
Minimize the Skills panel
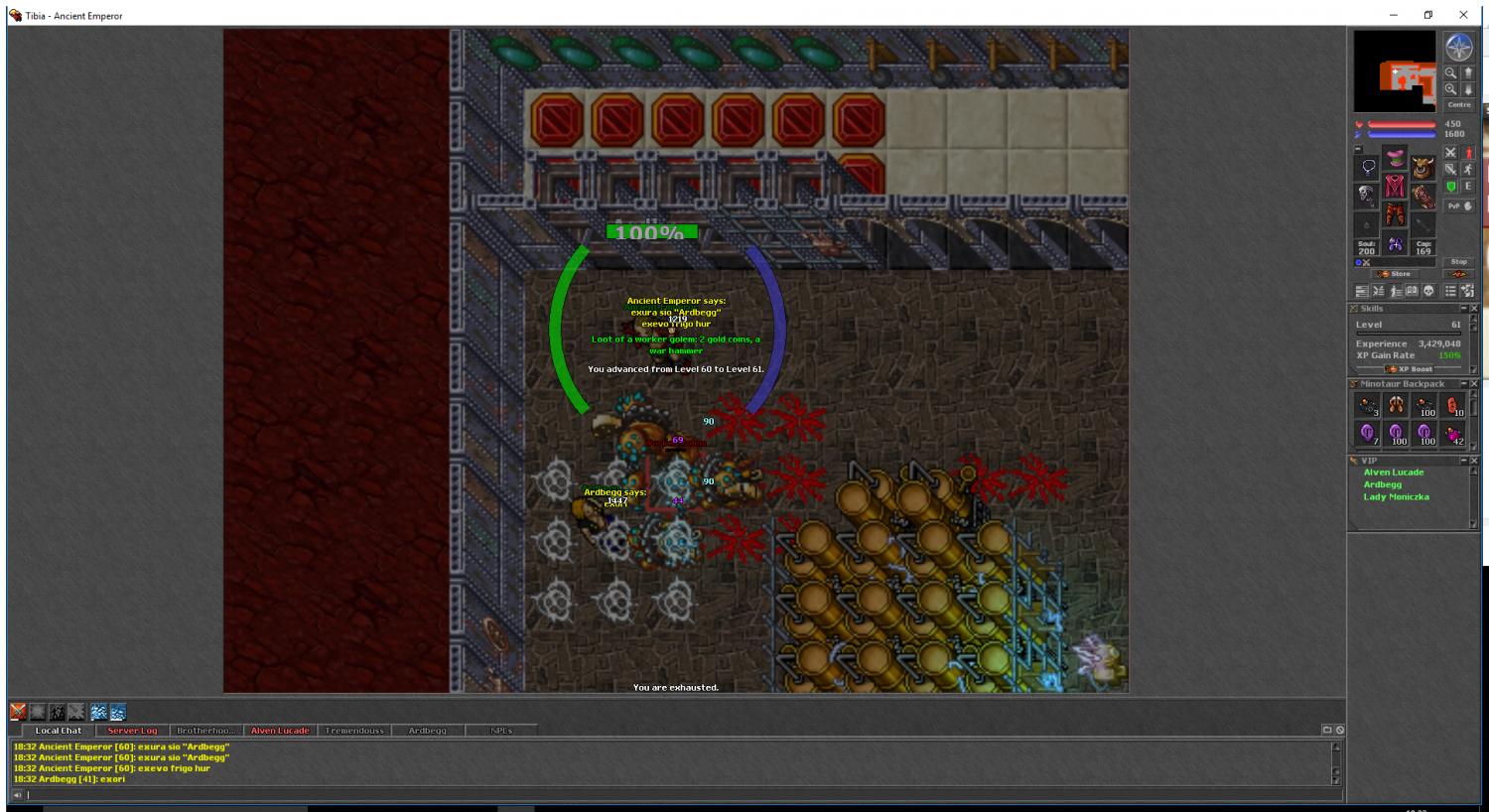pos(1463,309)
